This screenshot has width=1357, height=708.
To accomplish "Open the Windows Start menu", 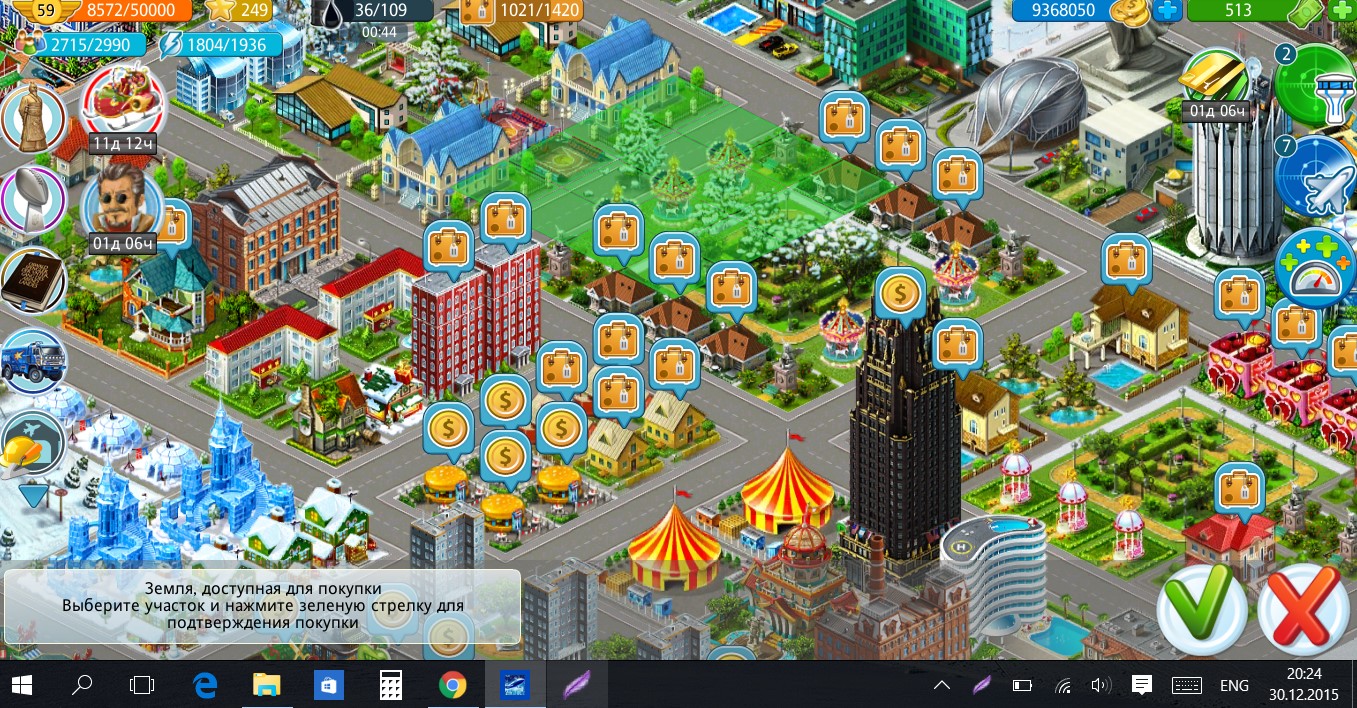I will point(22,685).
